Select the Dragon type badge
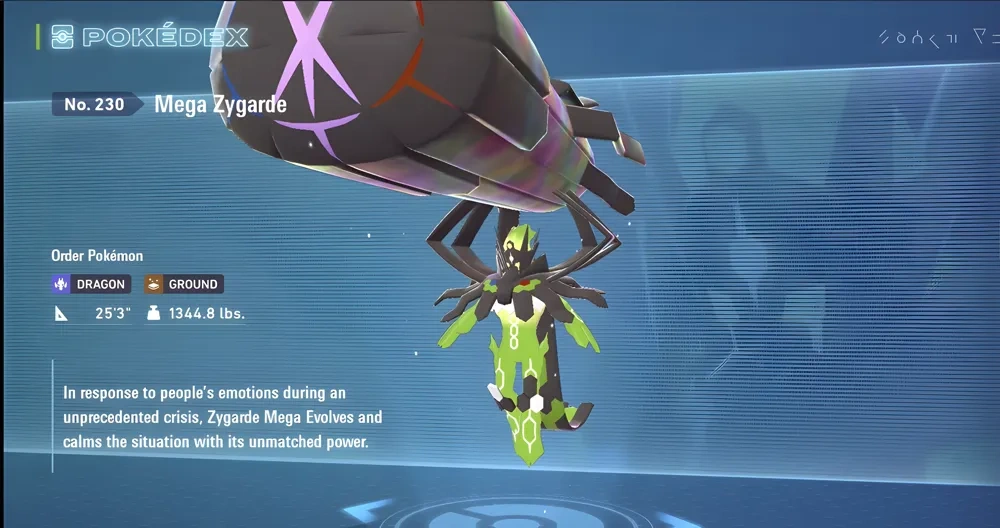 point(89,284)
